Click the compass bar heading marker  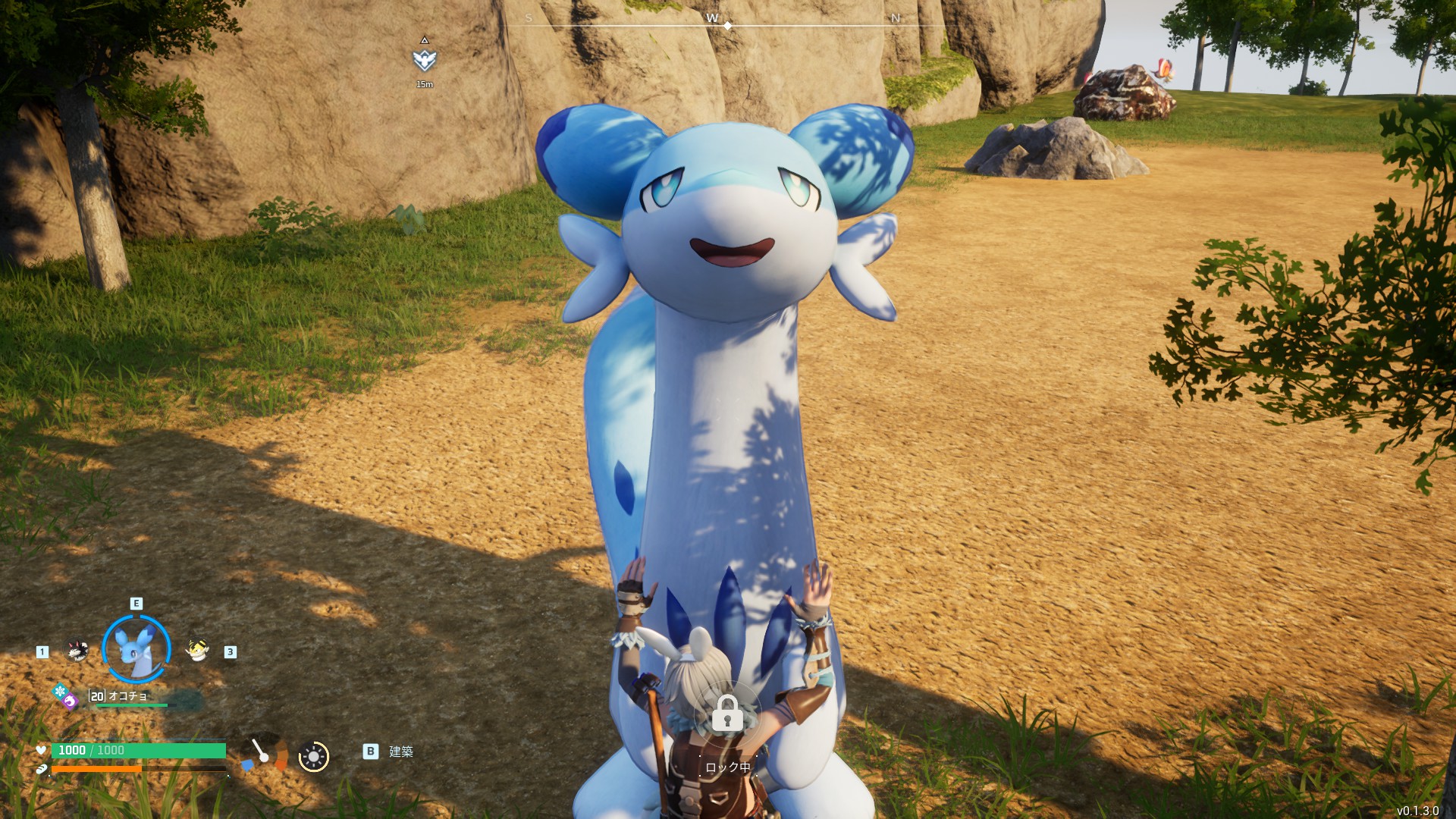click(728, 26)
